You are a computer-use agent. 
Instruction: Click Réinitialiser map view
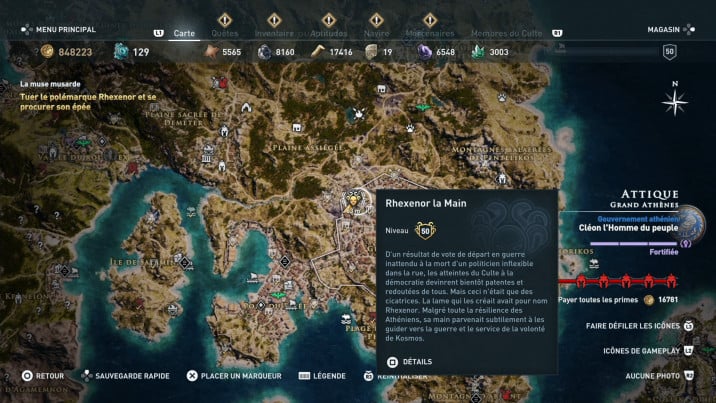pyautogui.click(x=400, y=376)
